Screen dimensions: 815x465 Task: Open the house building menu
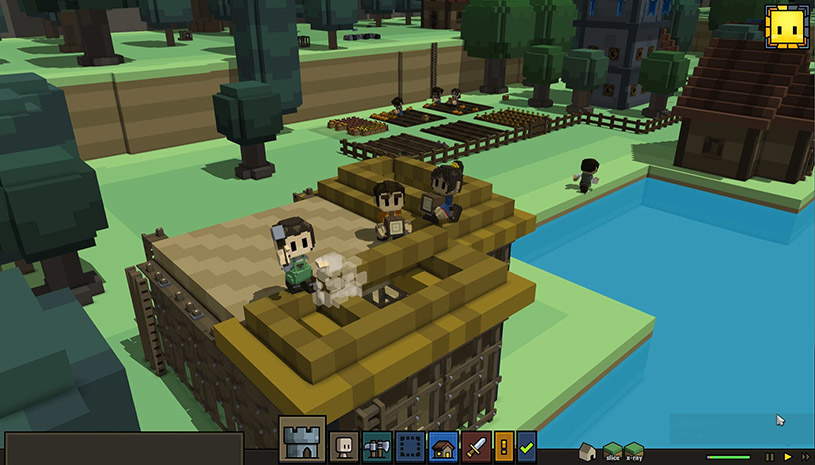pyautogui.click(x=442, y=447)
